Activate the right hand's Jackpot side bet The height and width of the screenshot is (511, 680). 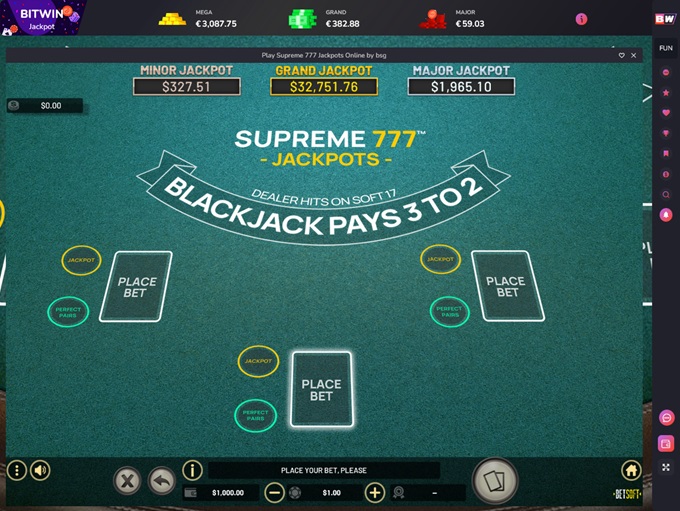[x=441, y=259]
